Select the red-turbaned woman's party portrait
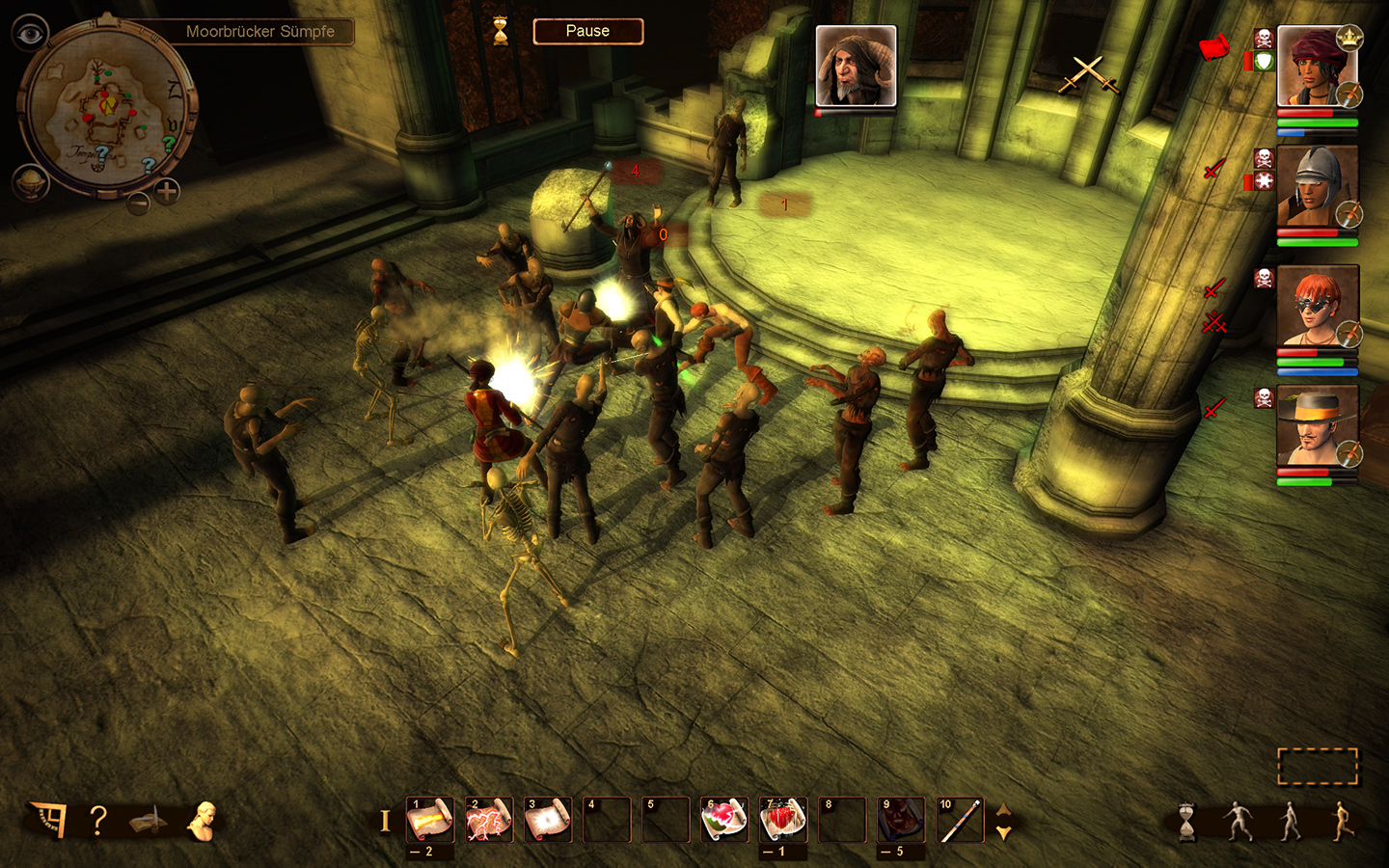This screenshot has height=868, width=1389. click(1317, 66)
